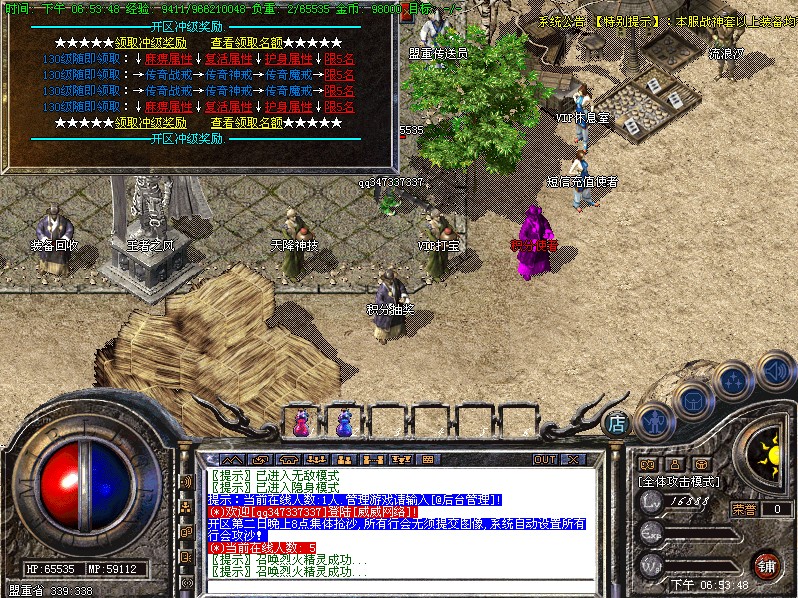The width and height of the screenshot is (798, 598).
Task: Open the red 铺 stall button
Action: click(x=766, y=565)
